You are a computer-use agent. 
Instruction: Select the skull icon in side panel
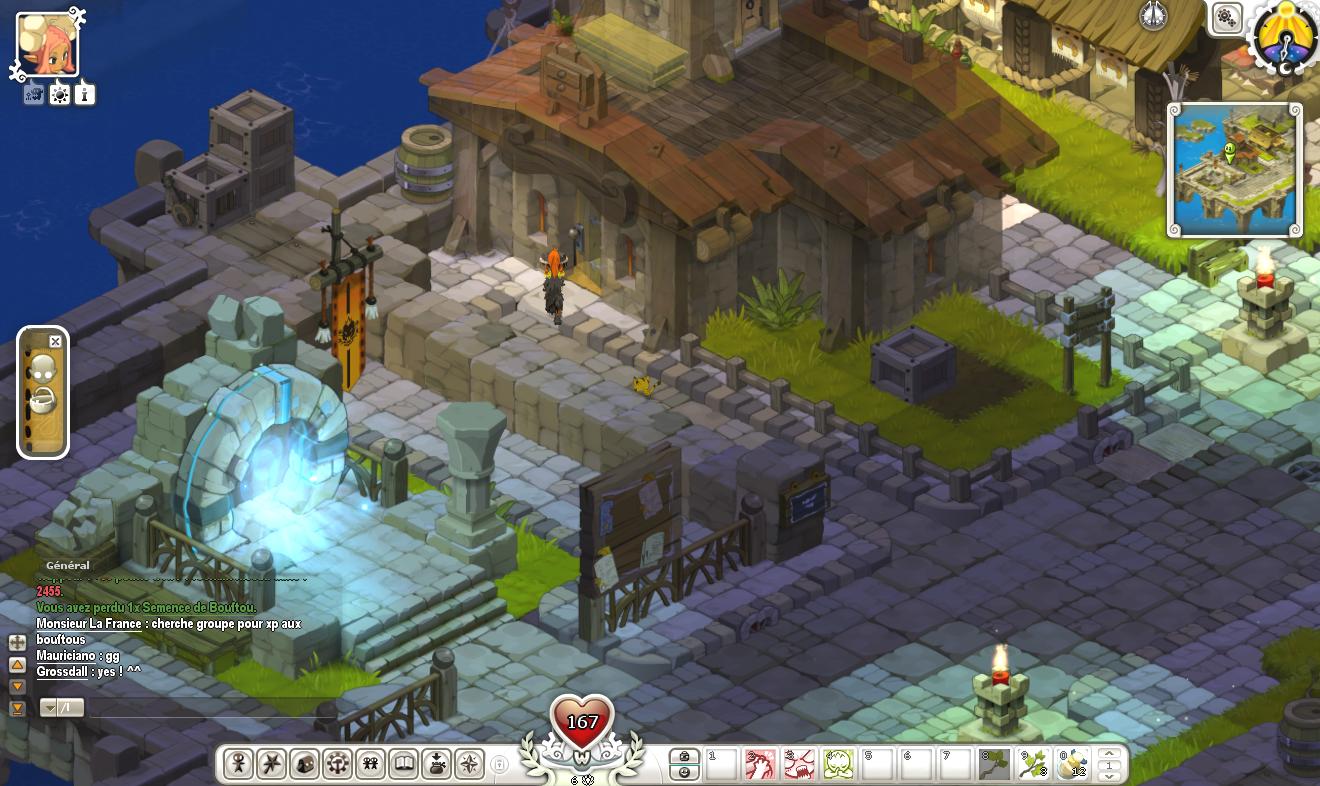click(41, 370)
